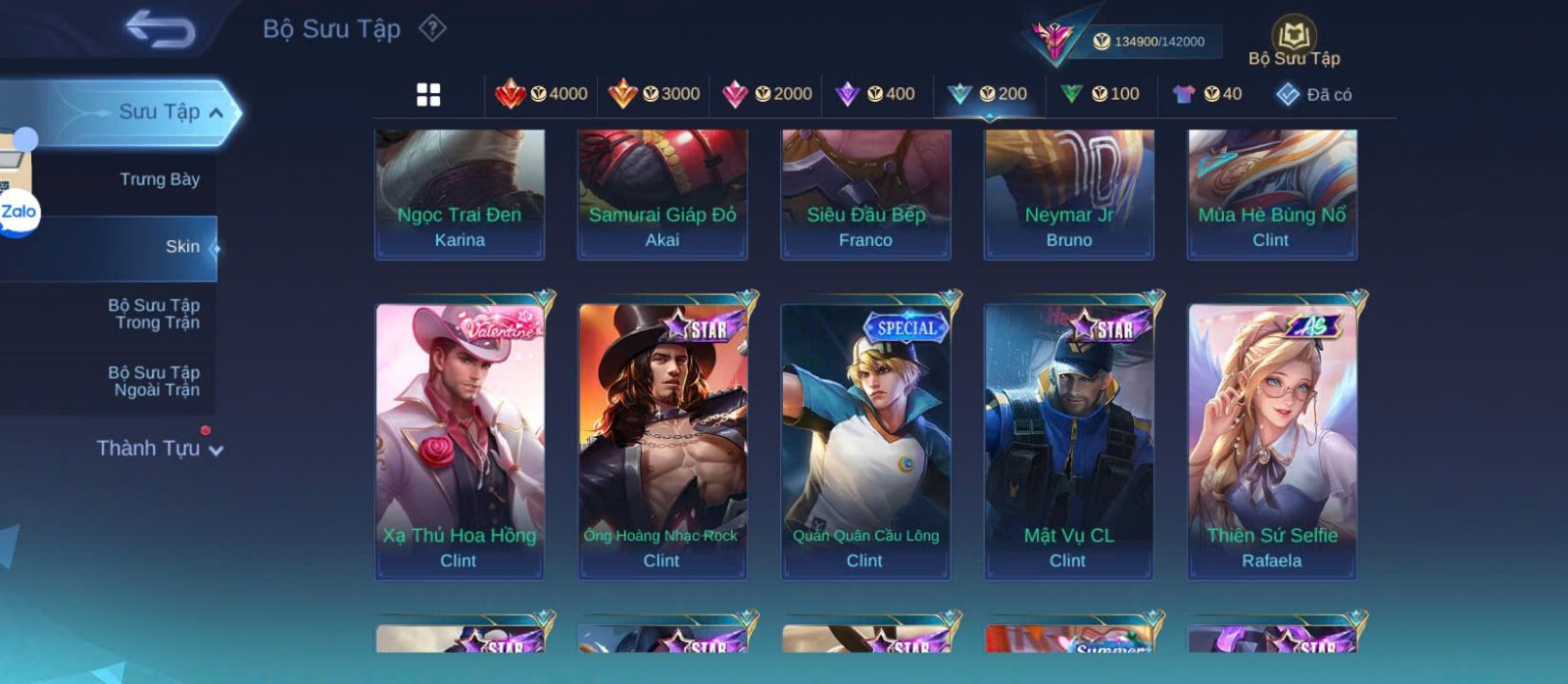Go back using the arrow button

click(160, 29)
